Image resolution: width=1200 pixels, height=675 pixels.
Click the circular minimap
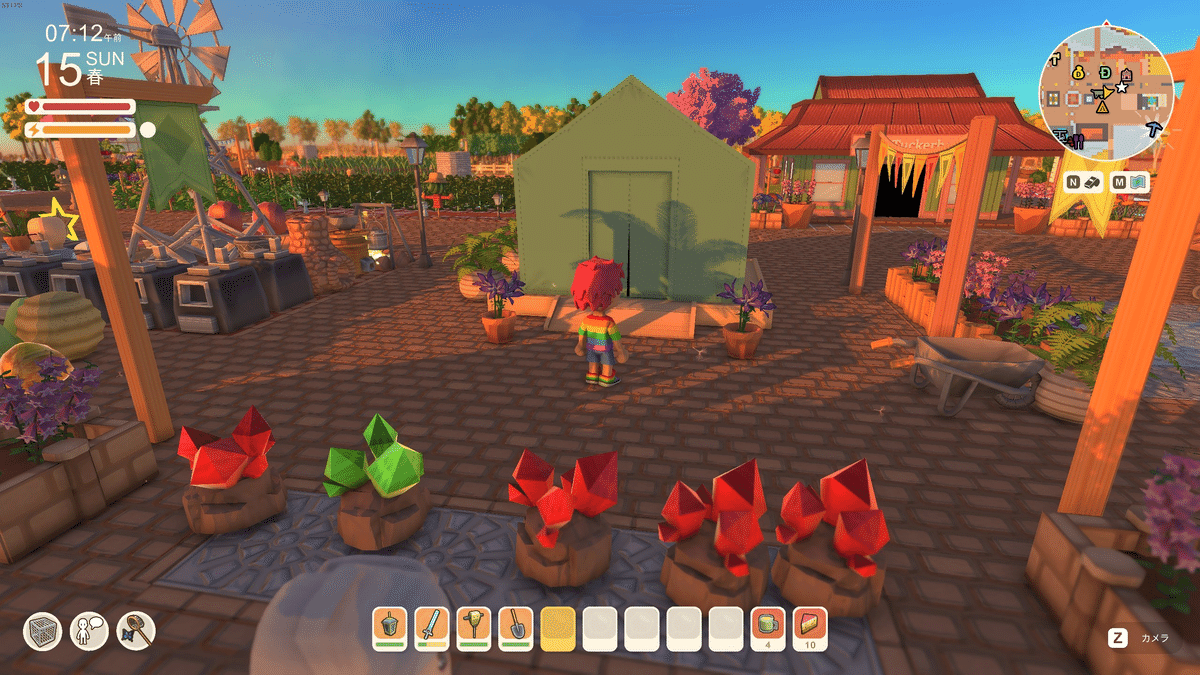point(1105,92)
